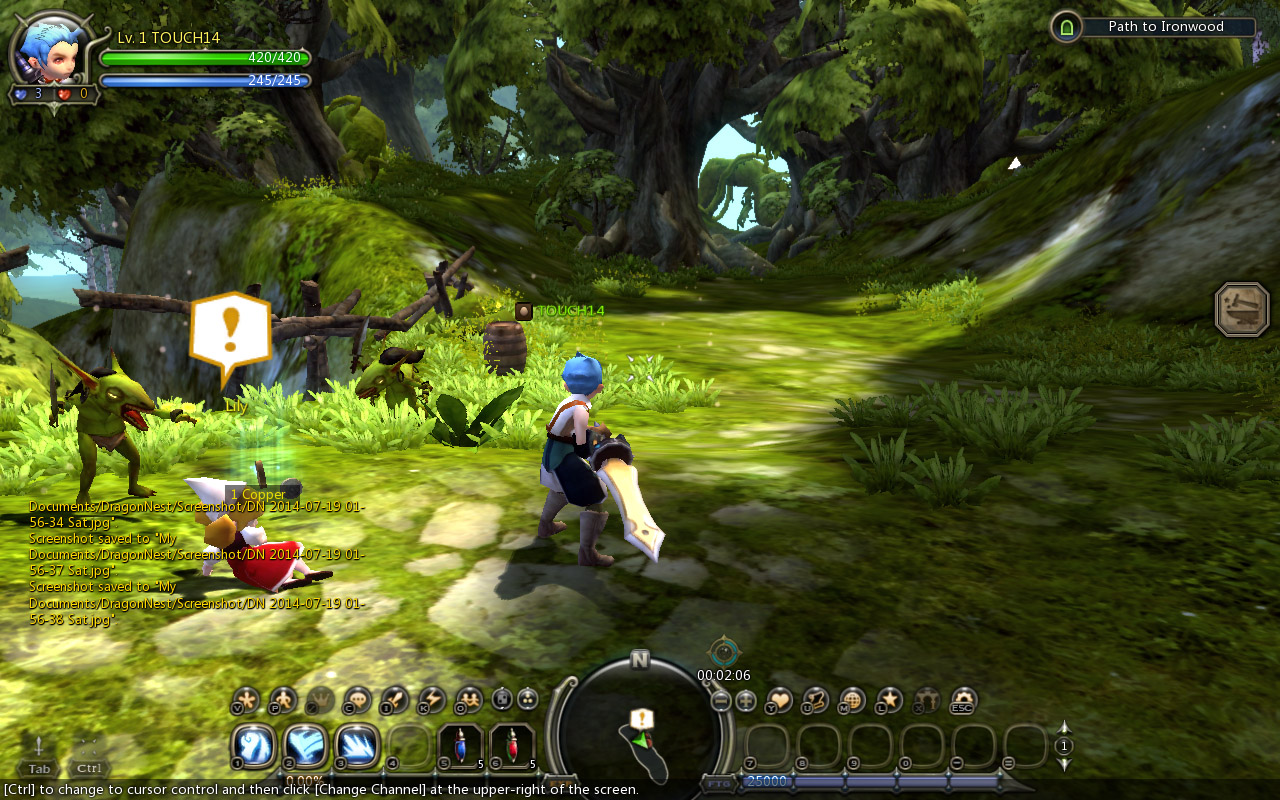1280x800 pixels.
Task: Open the system settings gear icon
Action: 963,700
